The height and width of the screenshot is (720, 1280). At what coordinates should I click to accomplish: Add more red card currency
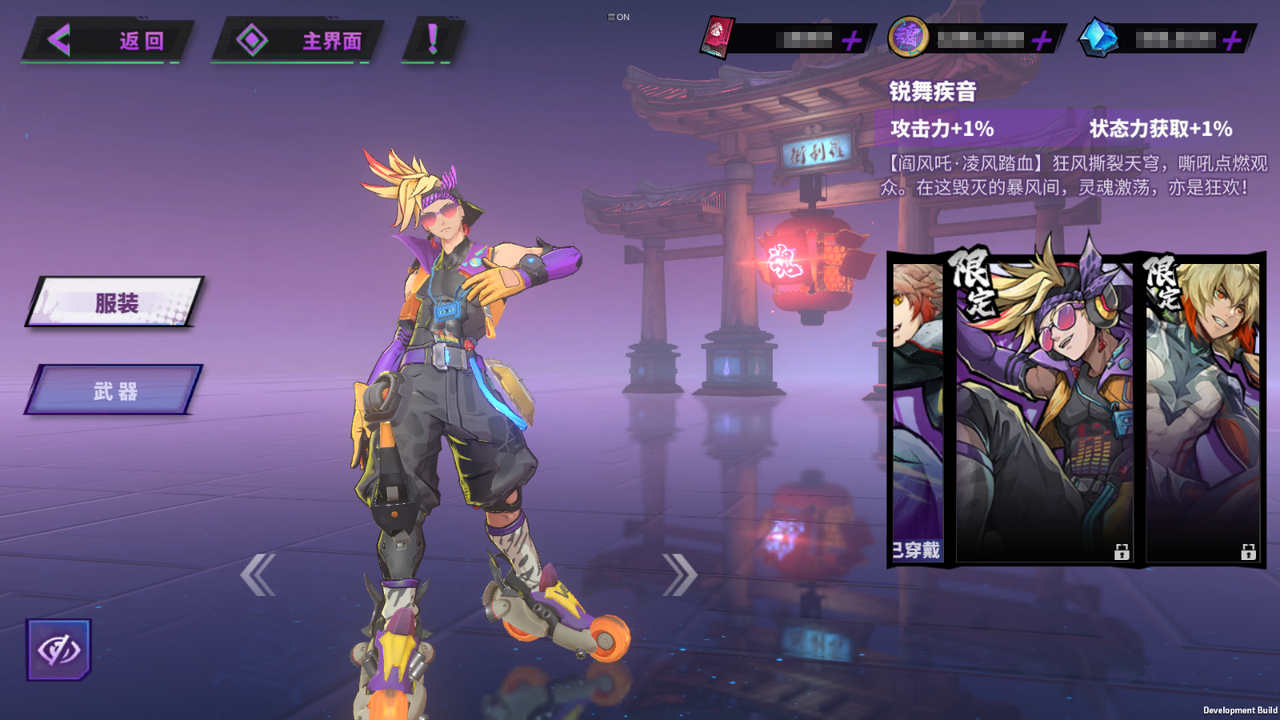(851, 40)
